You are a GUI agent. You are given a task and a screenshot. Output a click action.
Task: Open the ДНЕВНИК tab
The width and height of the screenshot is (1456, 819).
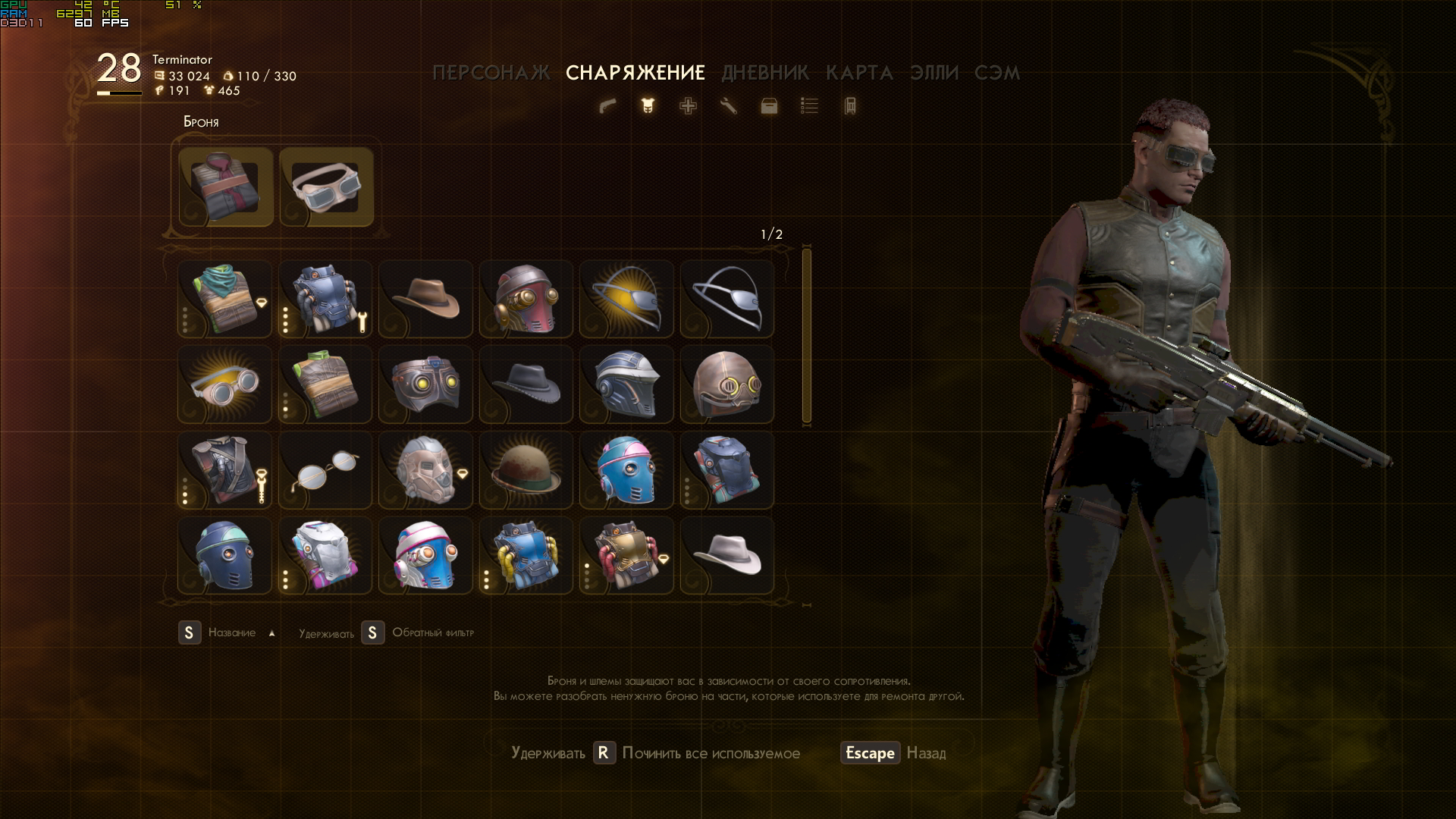click(x=764, y=73)
